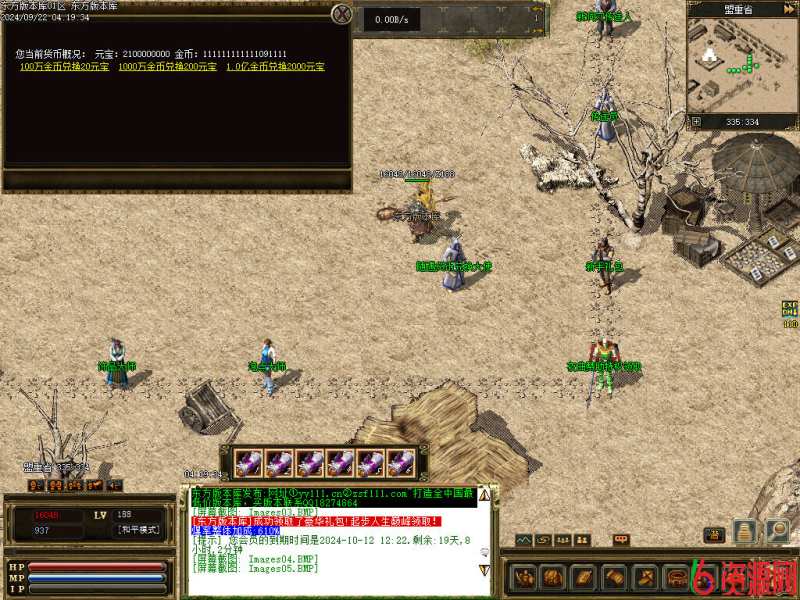800x600 pixels.
Task: Toggle the 和平模式 attack mode
Action: (138, 530)
